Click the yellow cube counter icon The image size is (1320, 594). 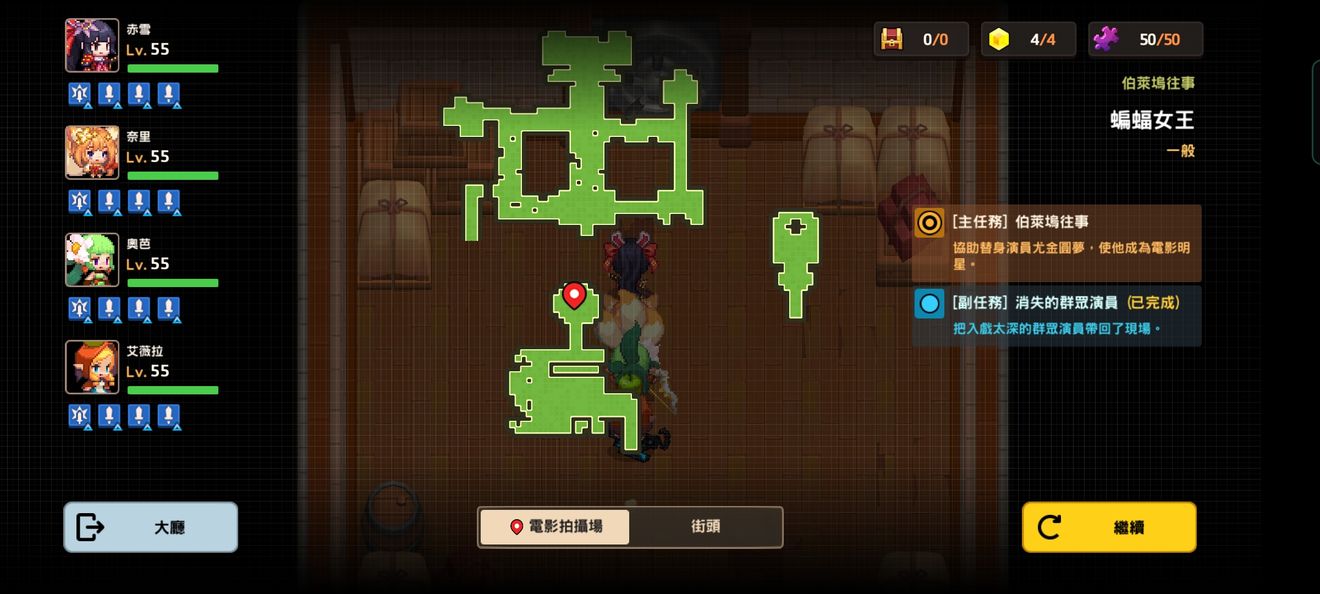coord(999,39)
